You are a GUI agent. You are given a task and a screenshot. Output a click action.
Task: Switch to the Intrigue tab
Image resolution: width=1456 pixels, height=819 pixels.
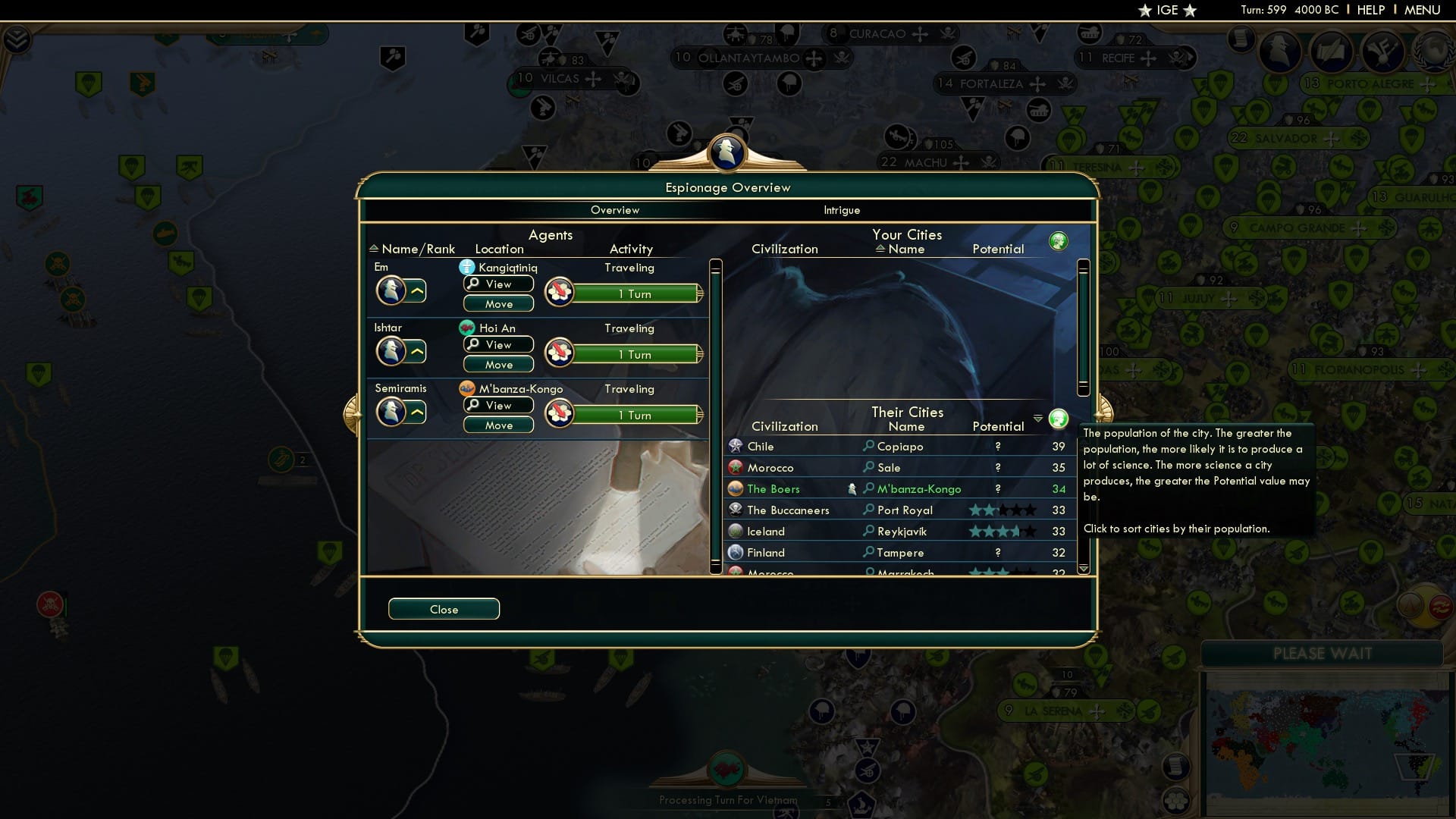coord(843,210)
